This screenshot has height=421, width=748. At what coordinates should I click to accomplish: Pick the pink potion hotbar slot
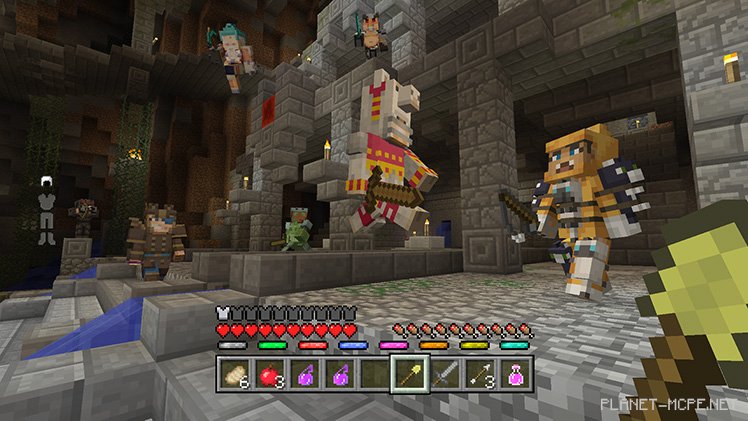515,375
